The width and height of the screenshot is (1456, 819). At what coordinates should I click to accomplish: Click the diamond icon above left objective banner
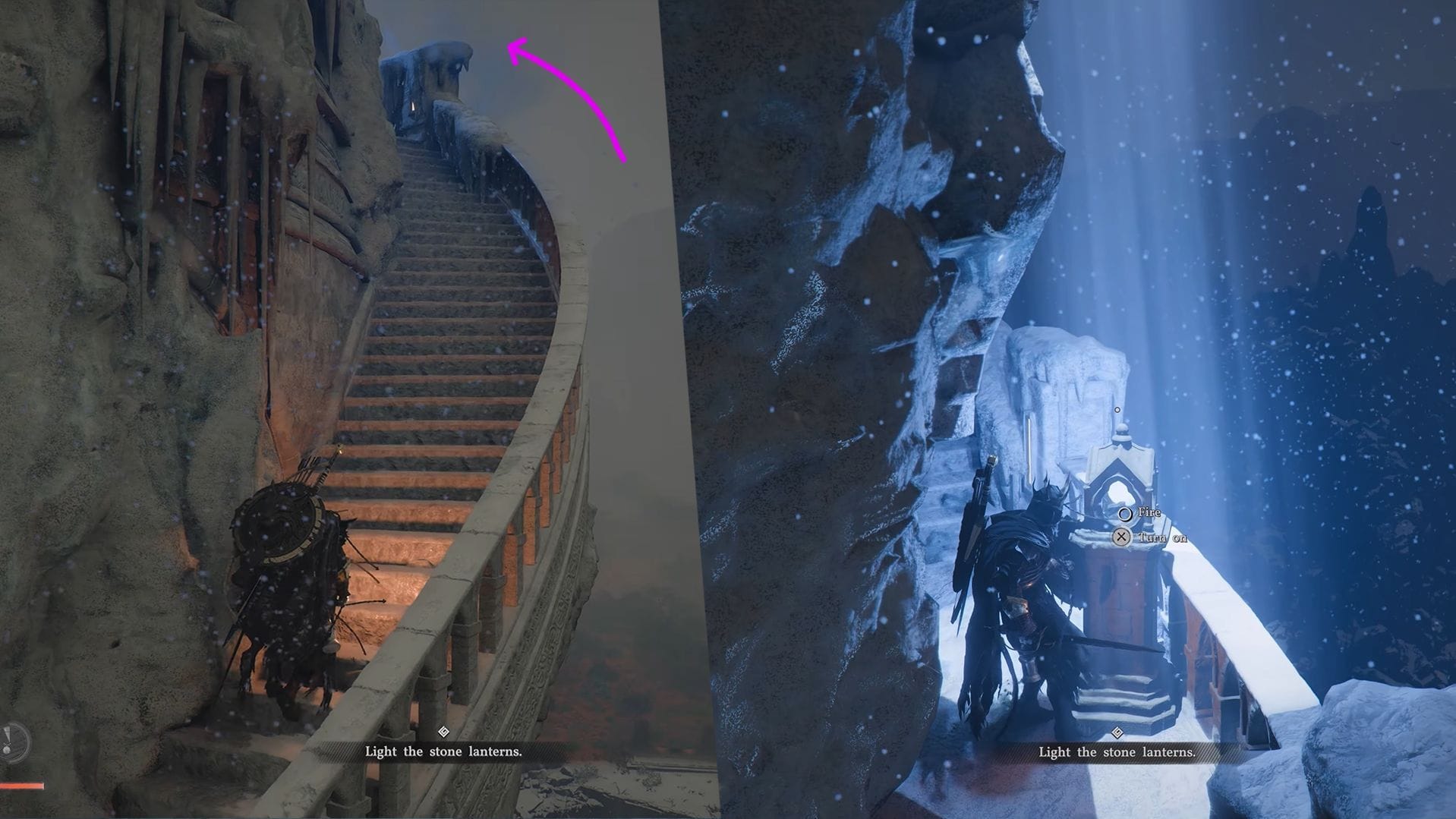pyautogui.click(x=444, y=732)
